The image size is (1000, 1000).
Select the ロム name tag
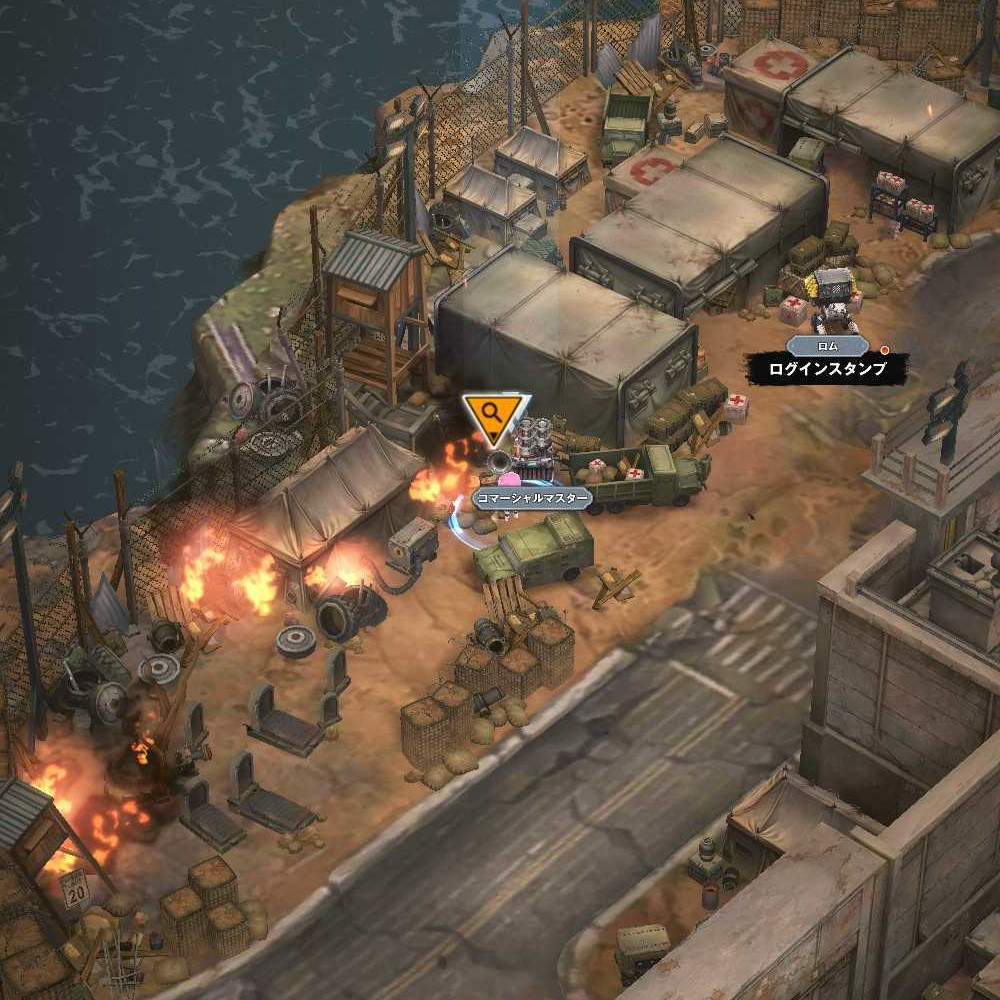point(826,346)
